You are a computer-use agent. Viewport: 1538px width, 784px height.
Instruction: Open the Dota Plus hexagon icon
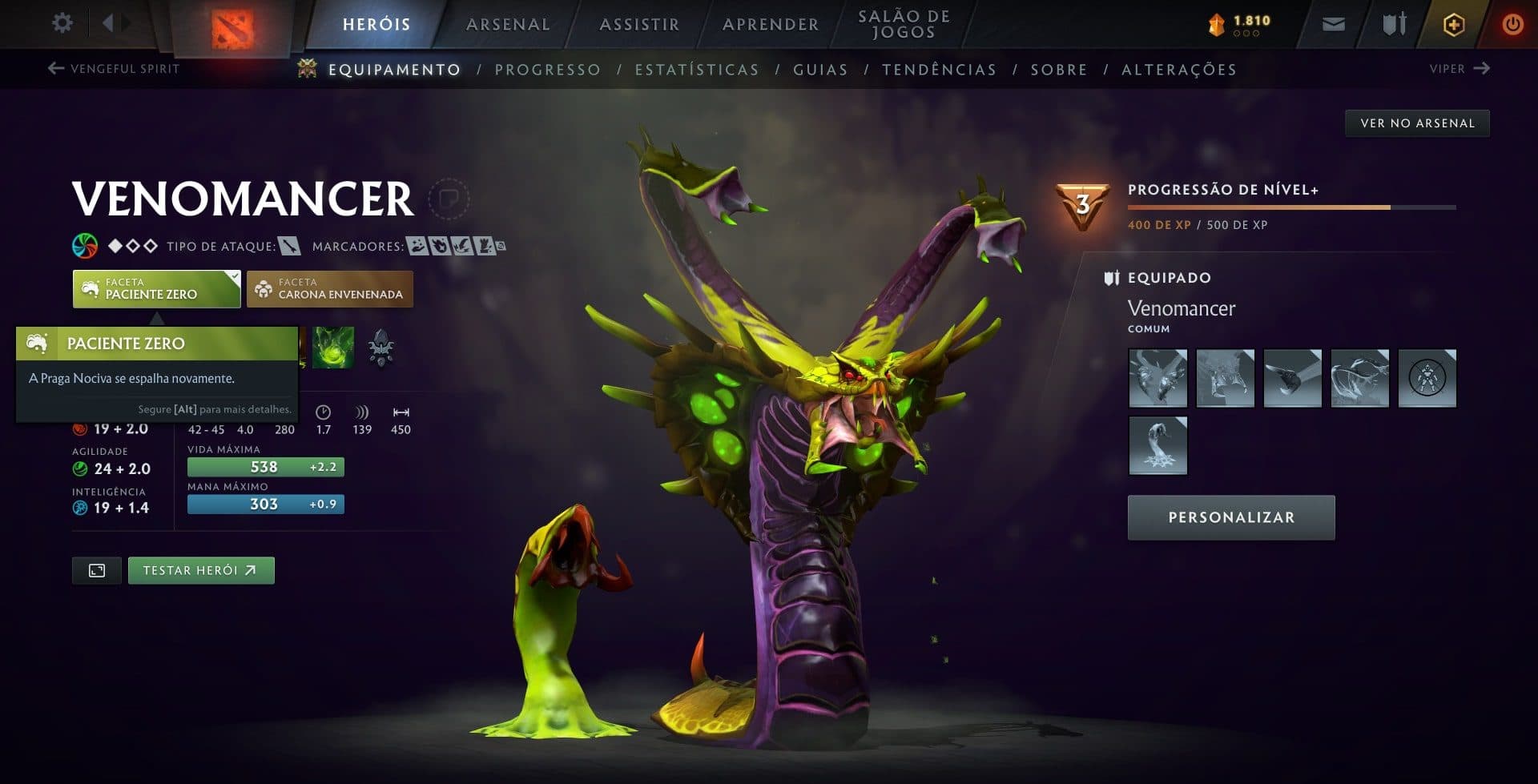[1453, 24]
